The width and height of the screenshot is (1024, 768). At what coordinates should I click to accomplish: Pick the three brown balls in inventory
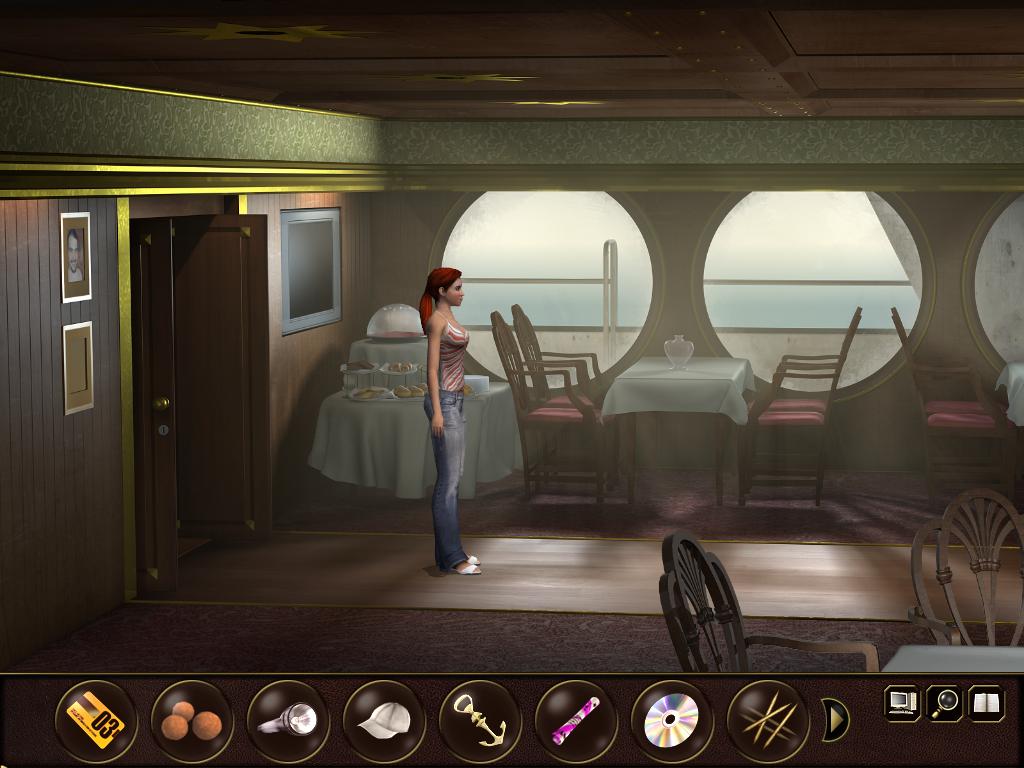point(192,720)
